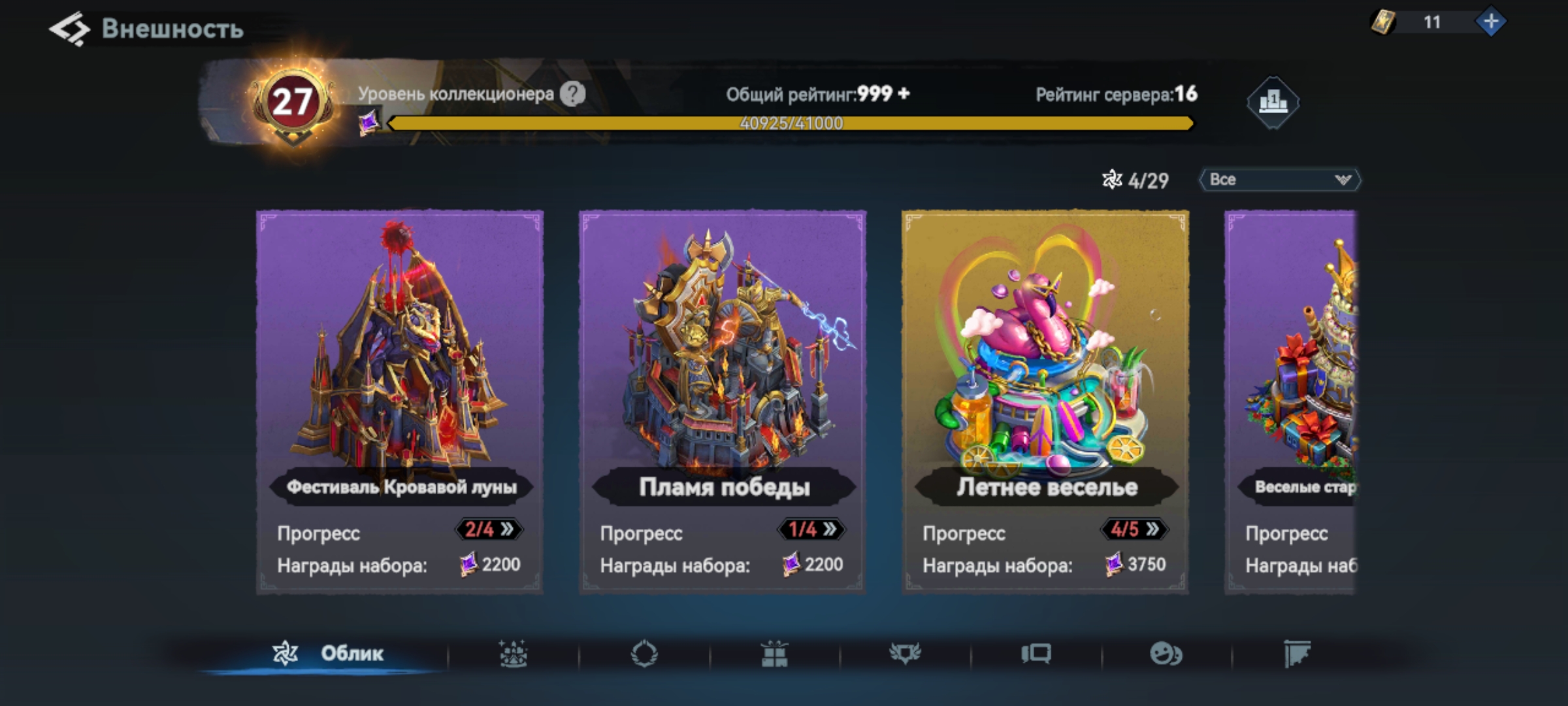Switch to the emoji faces tab
1568x706 pixels.
pos(1166,654)
